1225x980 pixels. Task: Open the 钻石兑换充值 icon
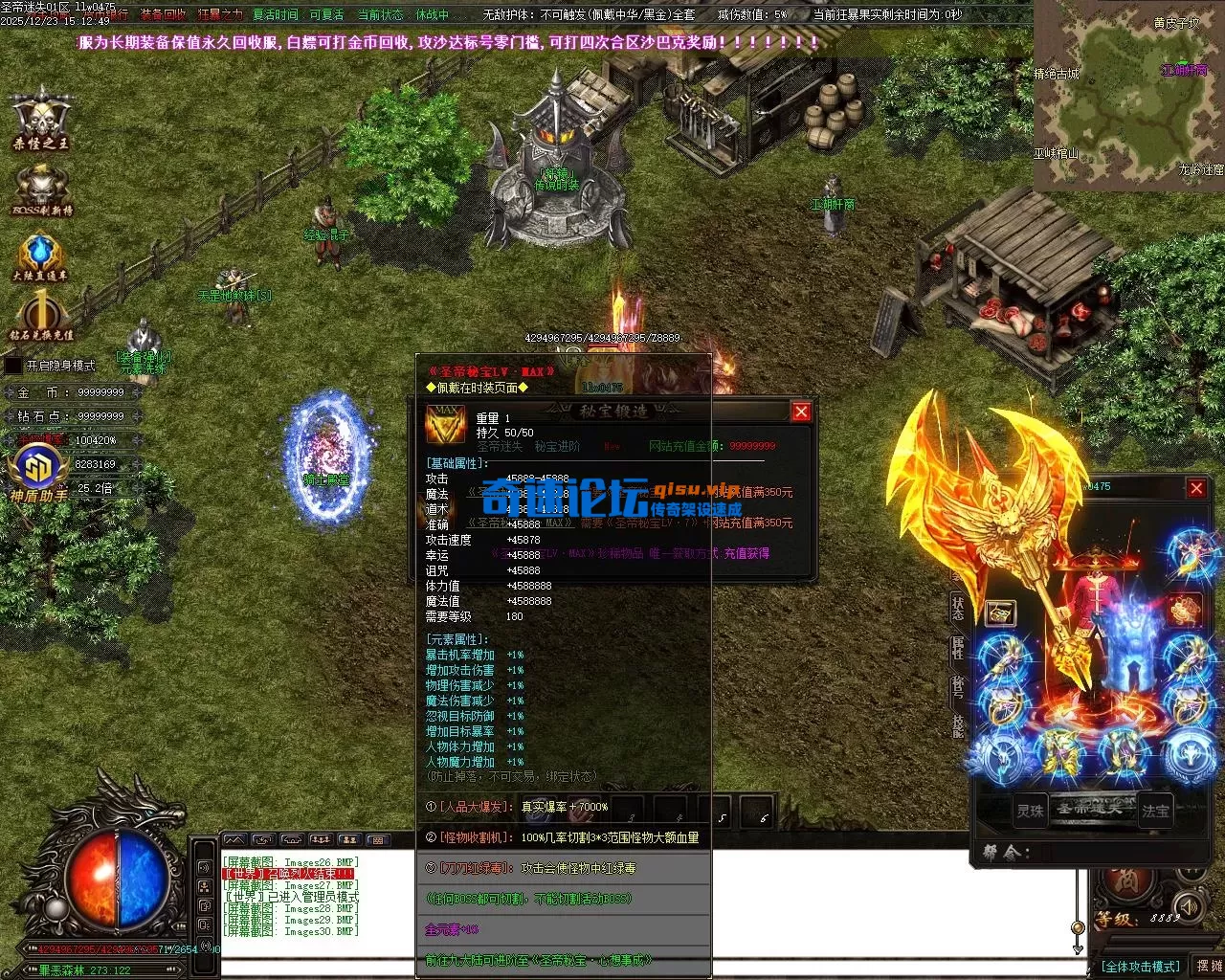coord(41,316)
